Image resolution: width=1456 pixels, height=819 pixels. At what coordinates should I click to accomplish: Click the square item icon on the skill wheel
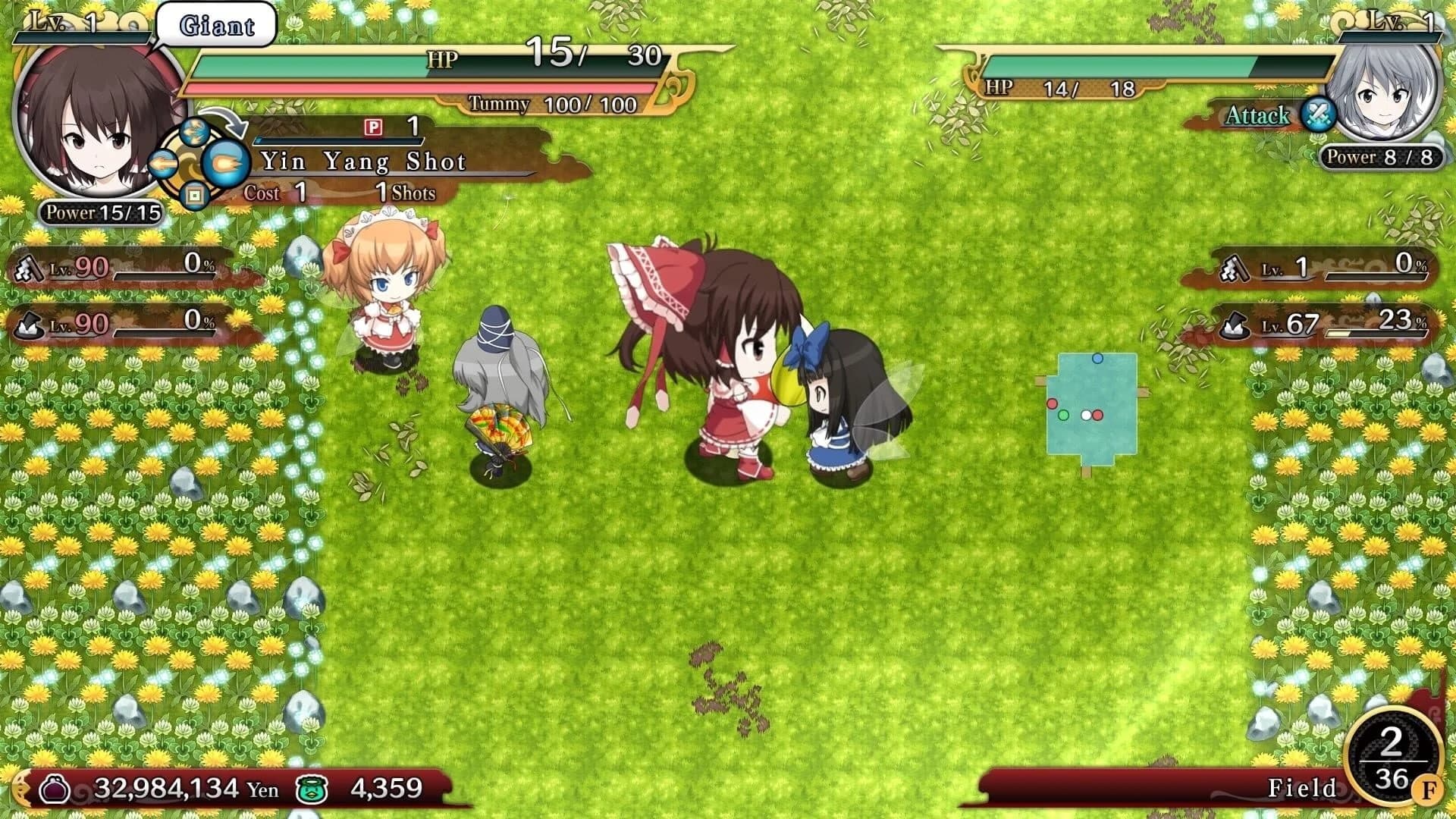click(196, 193)
